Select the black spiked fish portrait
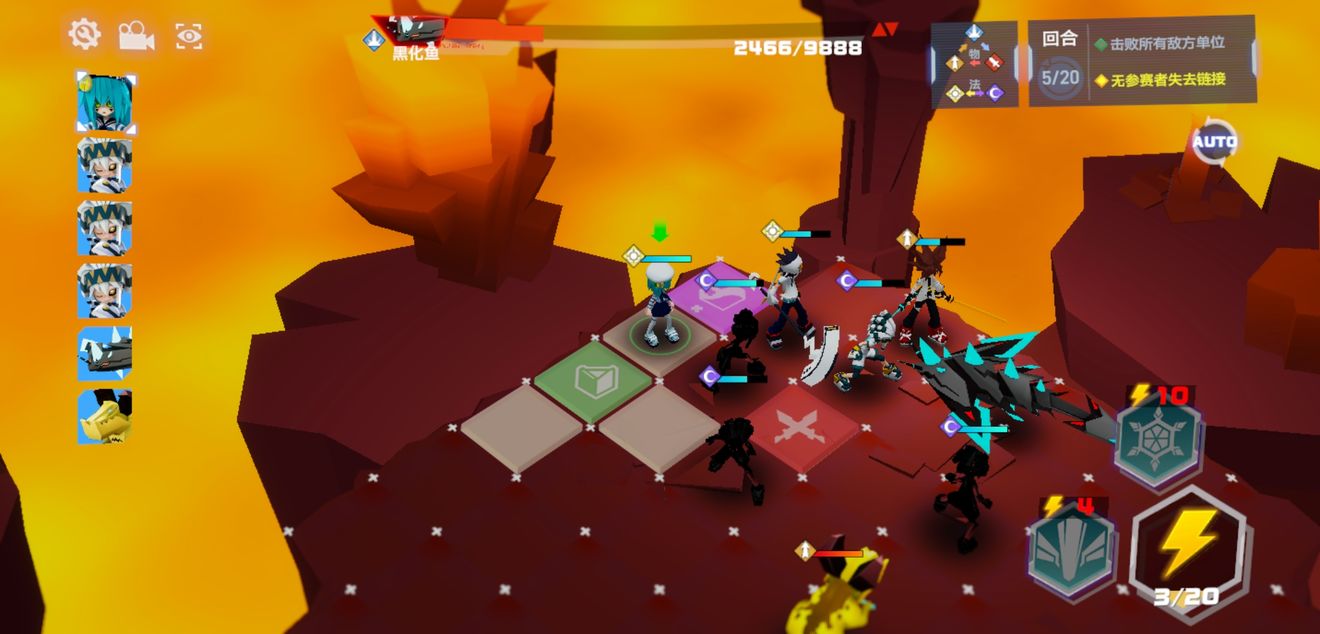1320x634 pixels. coord(105,353)
